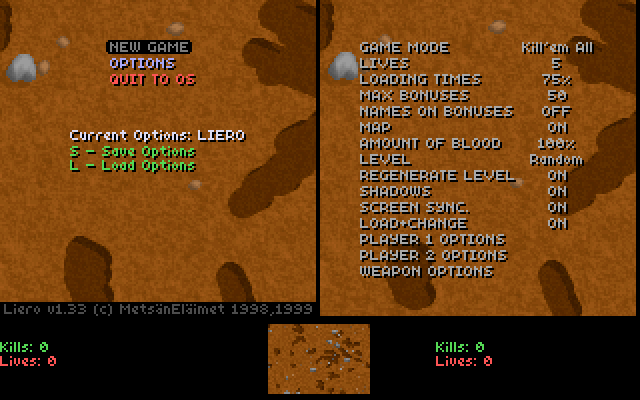
Task: Start a new game
Action: 148,47
